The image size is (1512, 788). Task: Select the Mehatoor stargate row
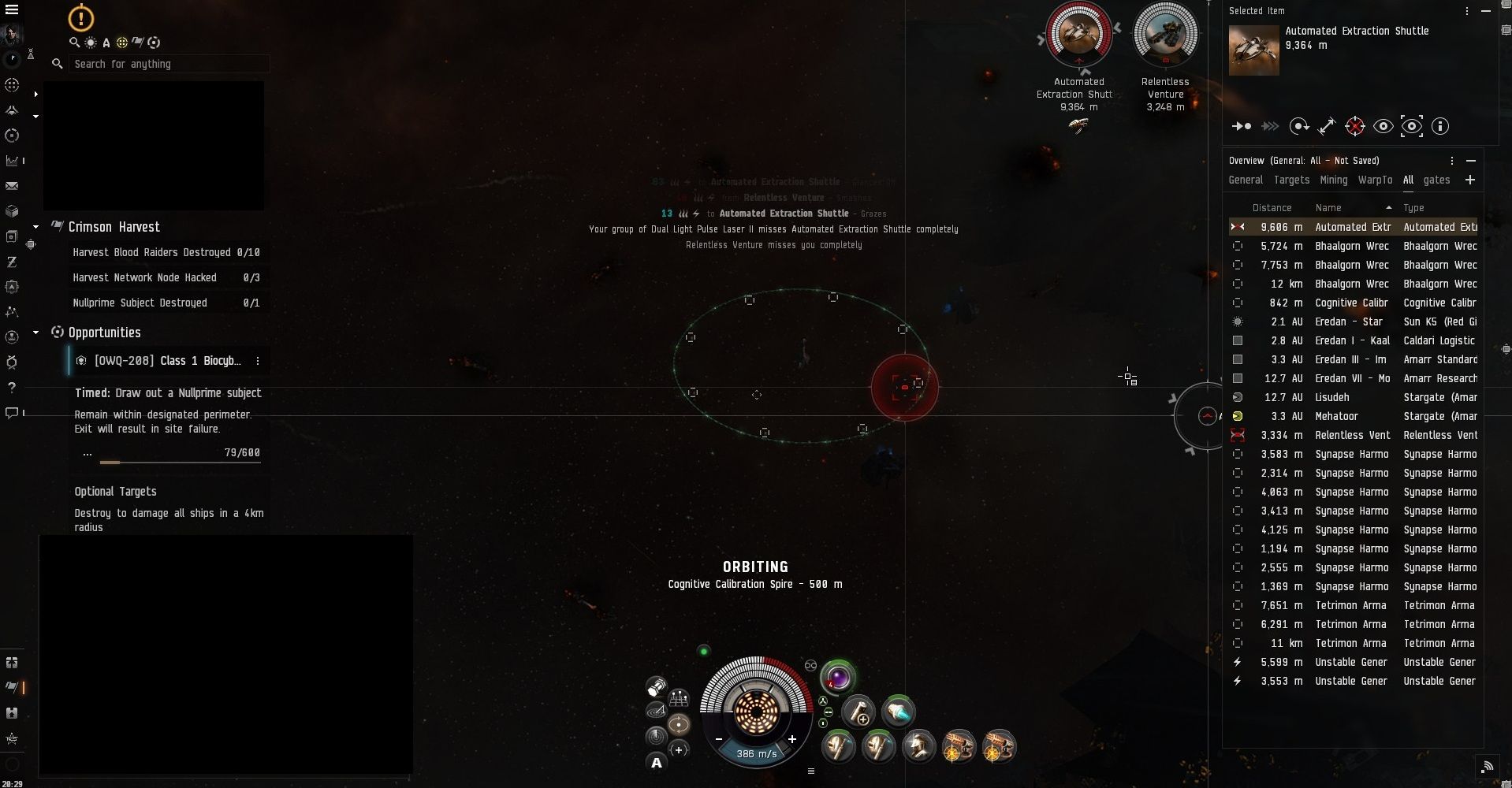pyautogui.click(x=1353, y=416)
